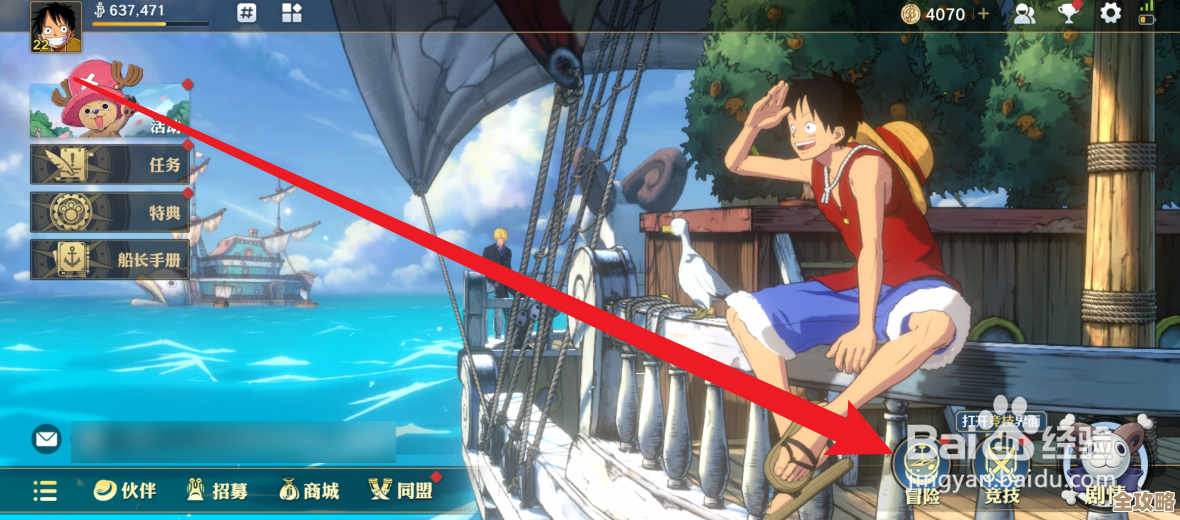Open the 商城 shop
This screenshot has width=1180, height=520.
[x=309, y=491]
